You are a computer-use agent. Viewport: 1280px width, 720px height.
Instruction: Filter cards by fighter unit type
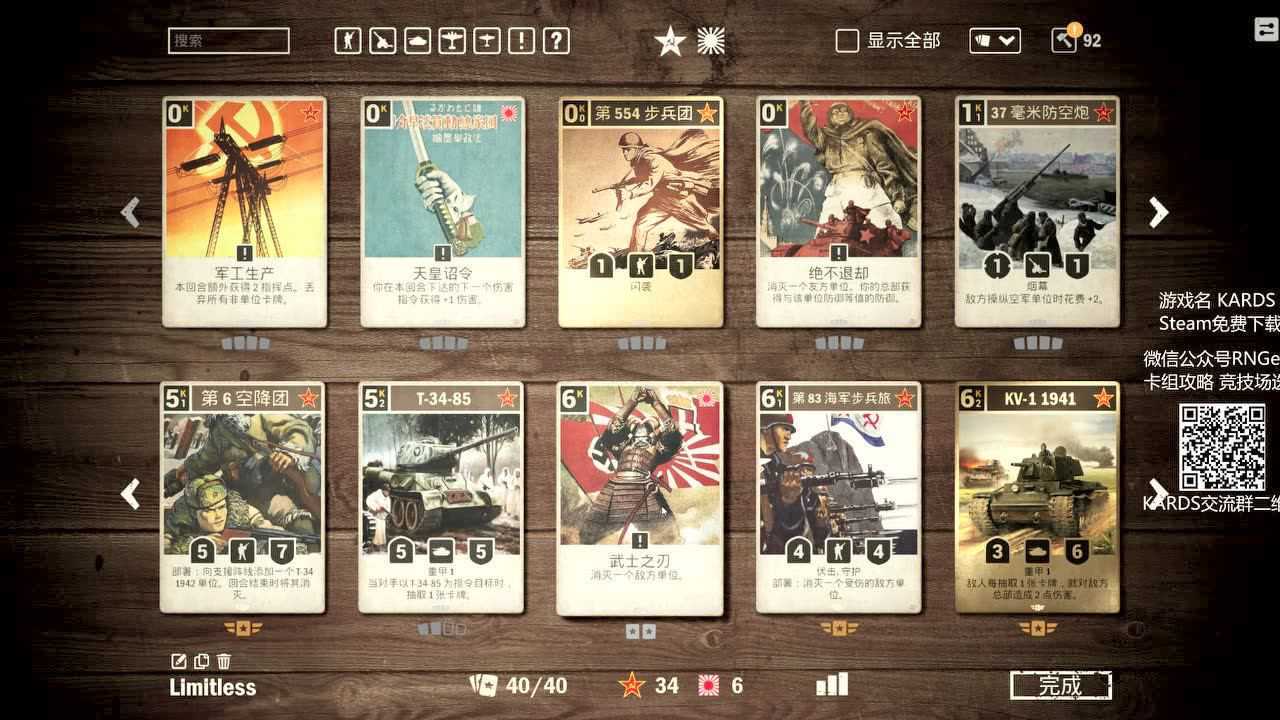pyautogui.click(x=486, y=40)
